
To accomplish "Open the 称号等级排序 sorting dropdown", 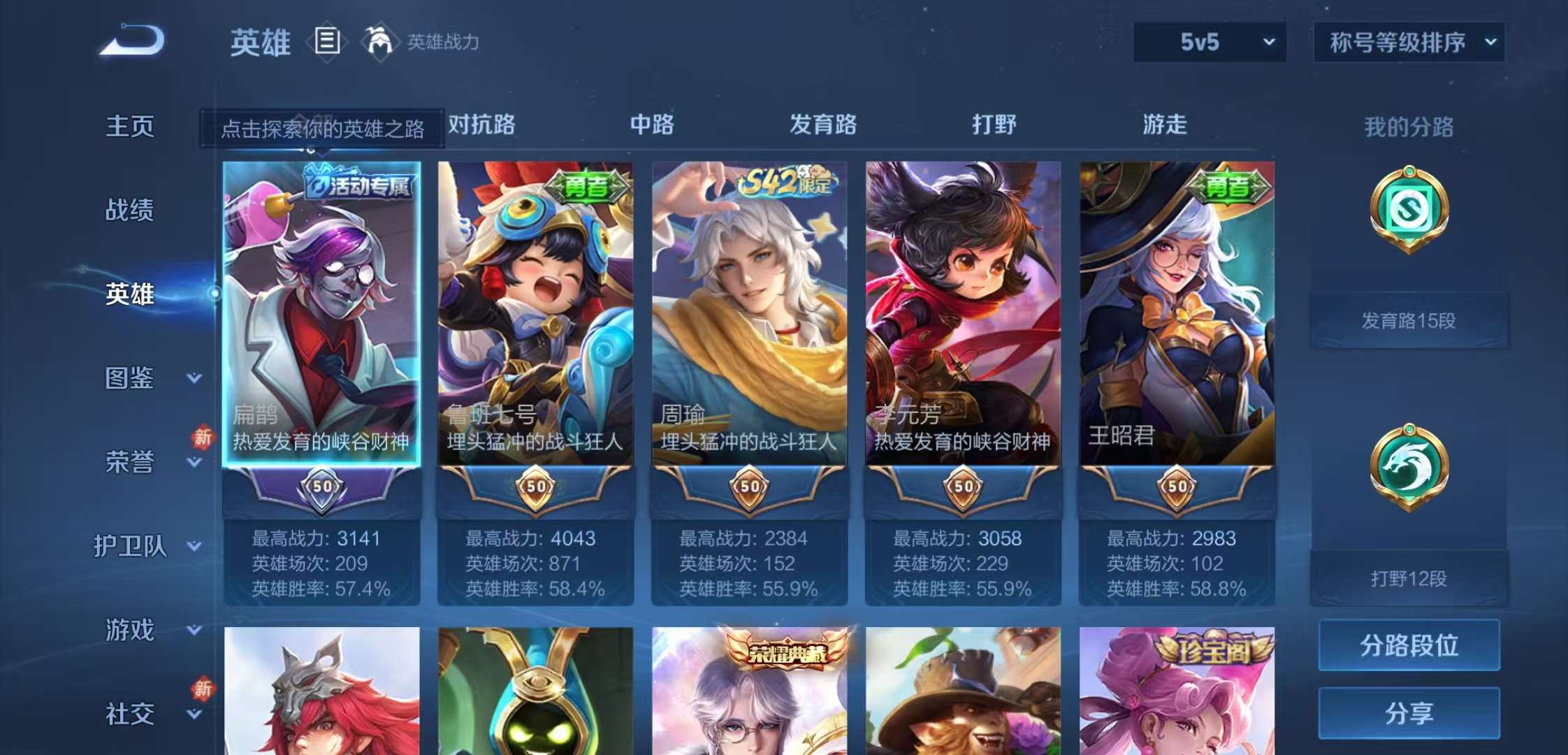I will click(1408, 42).
